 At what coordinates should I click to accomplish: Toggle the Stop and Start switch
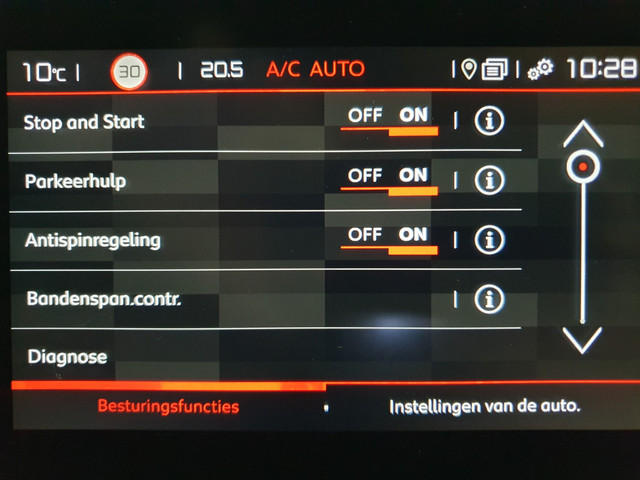click(392, 119)
